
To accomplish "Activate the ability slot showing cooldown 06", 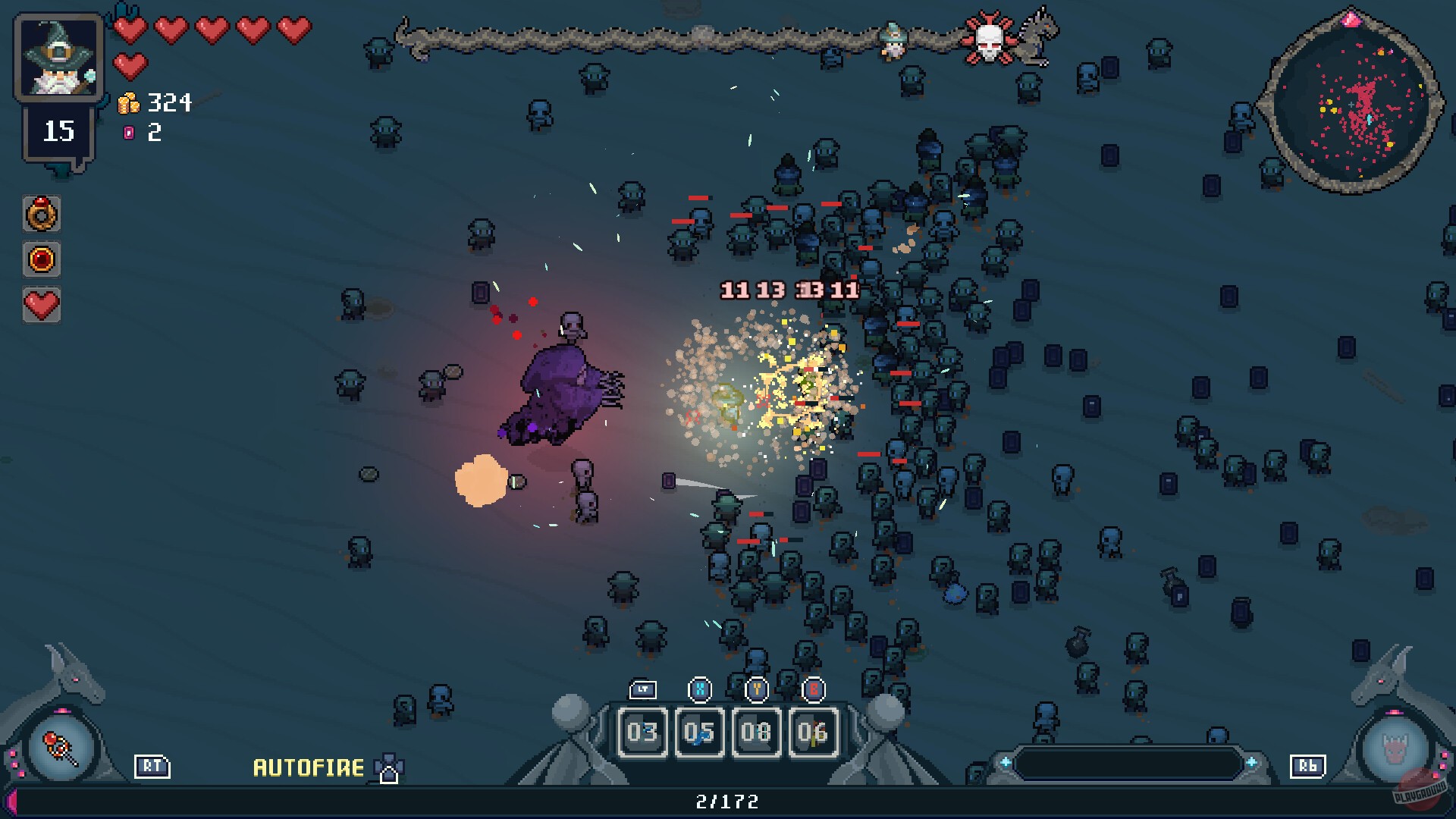I will (813, 732).
